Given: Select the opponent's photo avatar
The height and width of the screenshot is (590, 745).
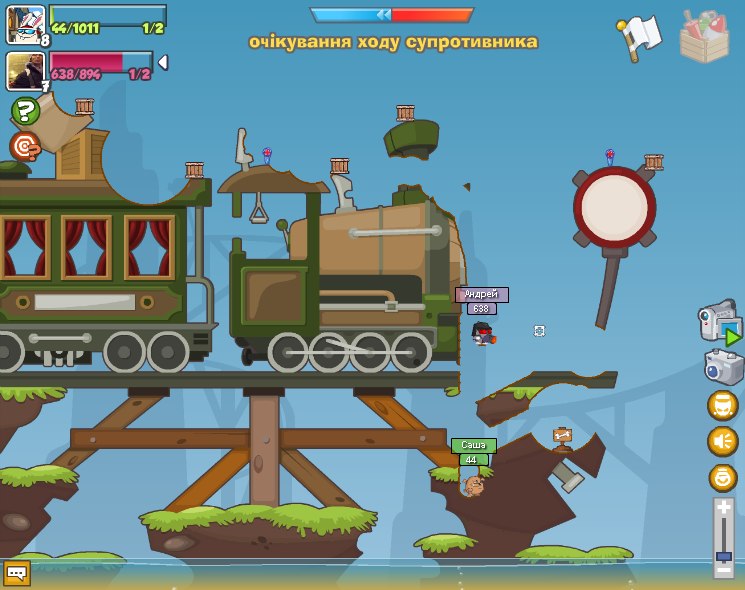Looking at the screenshot, I should (25, 71).
